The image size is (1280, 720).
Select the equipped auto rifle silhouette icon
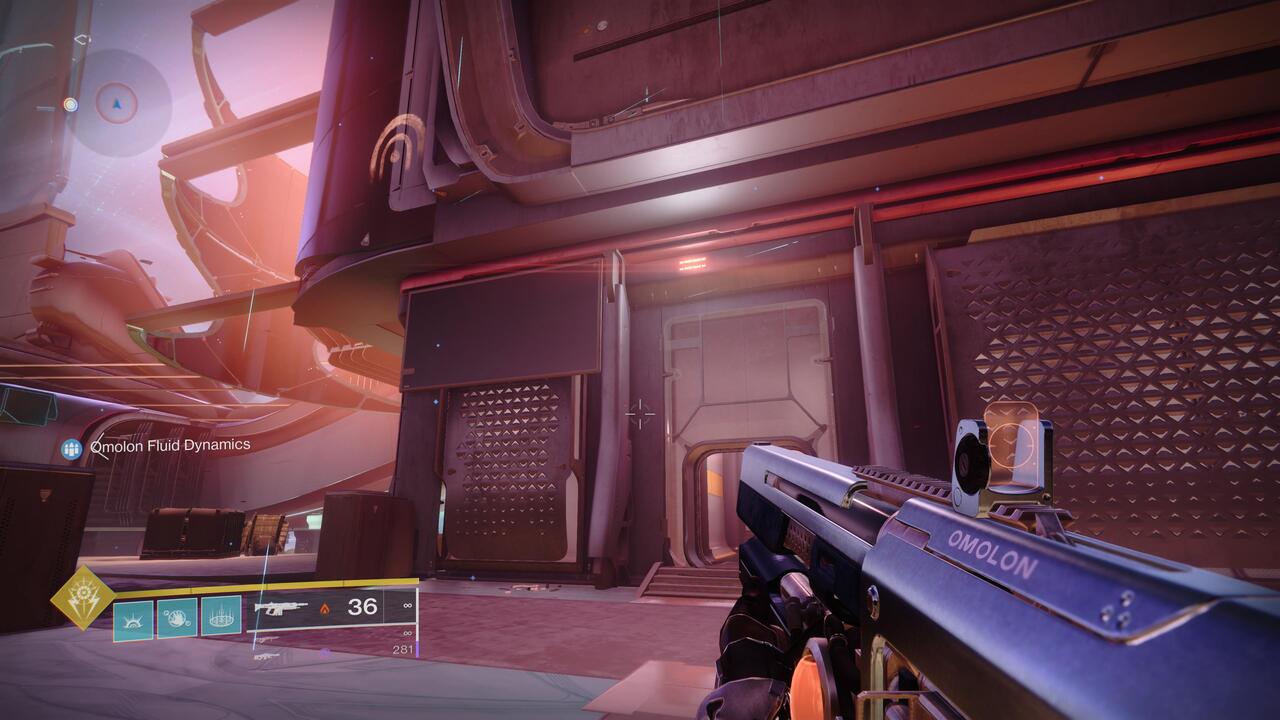pyautogui.click(x=280, y=609)
